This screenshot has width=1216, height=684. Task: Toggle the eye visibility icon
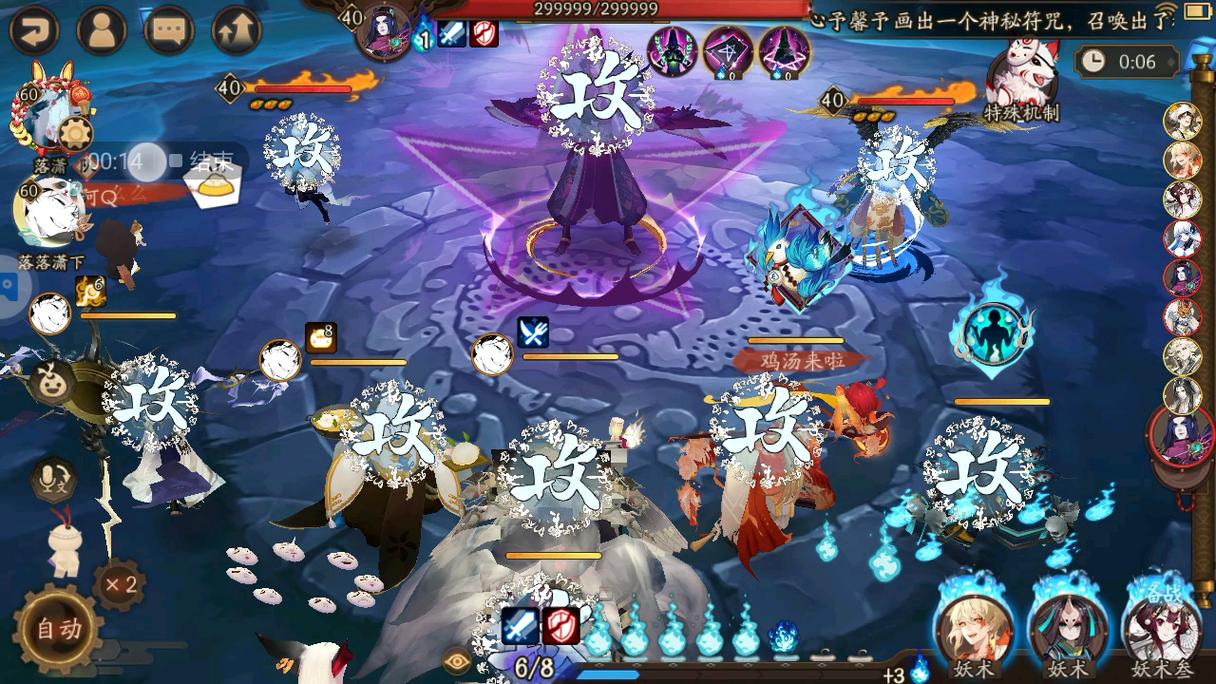455,661
